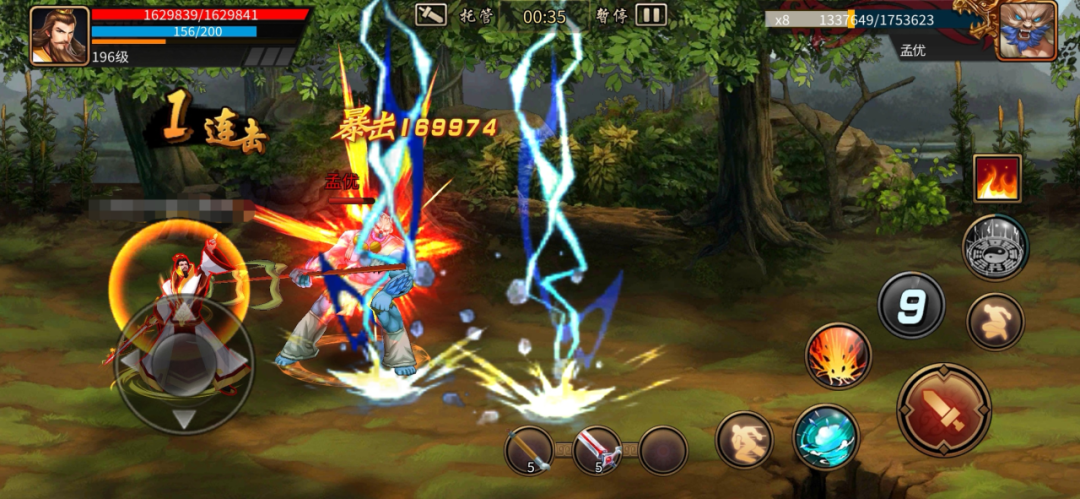Open the player hero portrait
Image resolution: width=1080 pixels, height=499 pixels.
pos(59,36)
